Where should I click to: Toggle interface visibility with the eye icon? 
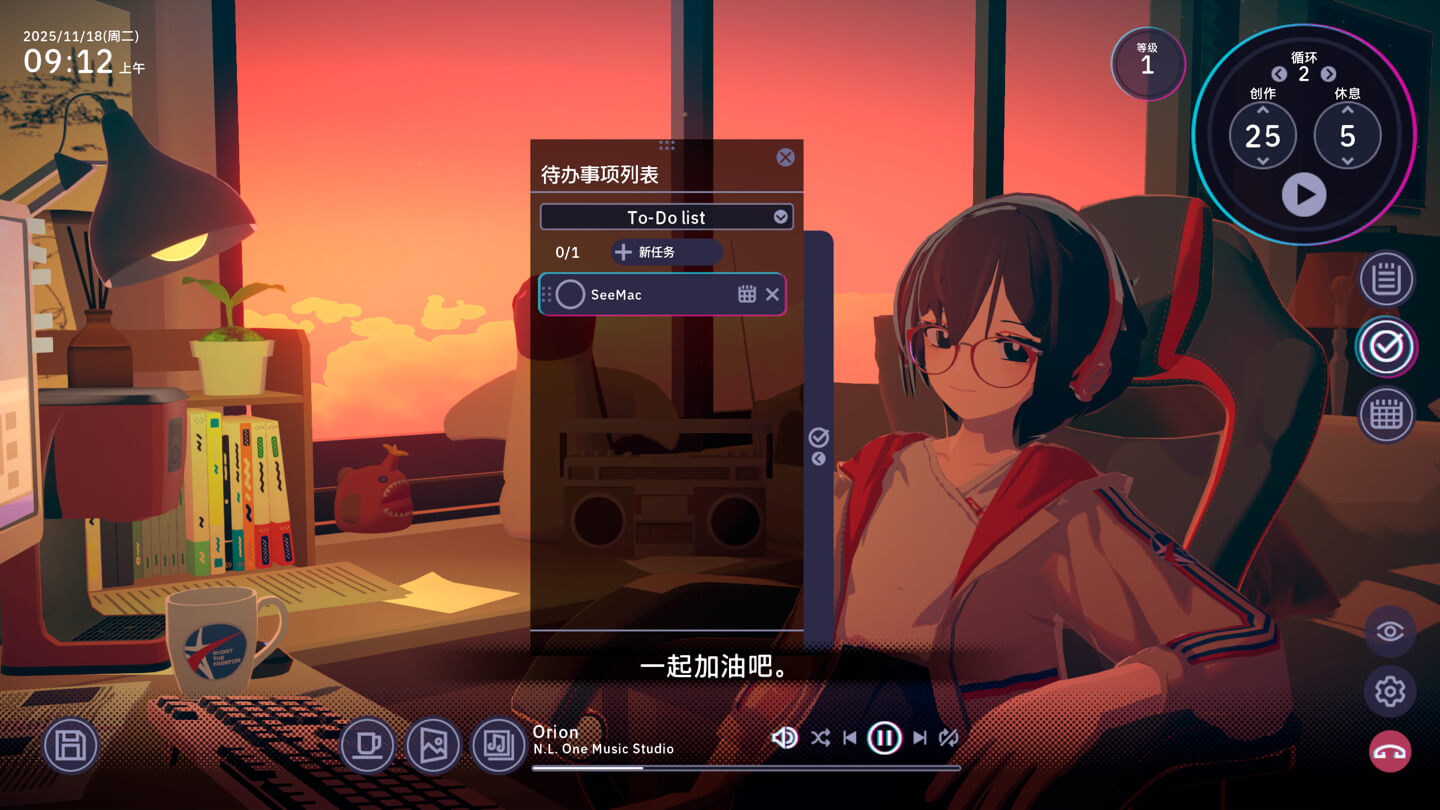coord(1390,631)
